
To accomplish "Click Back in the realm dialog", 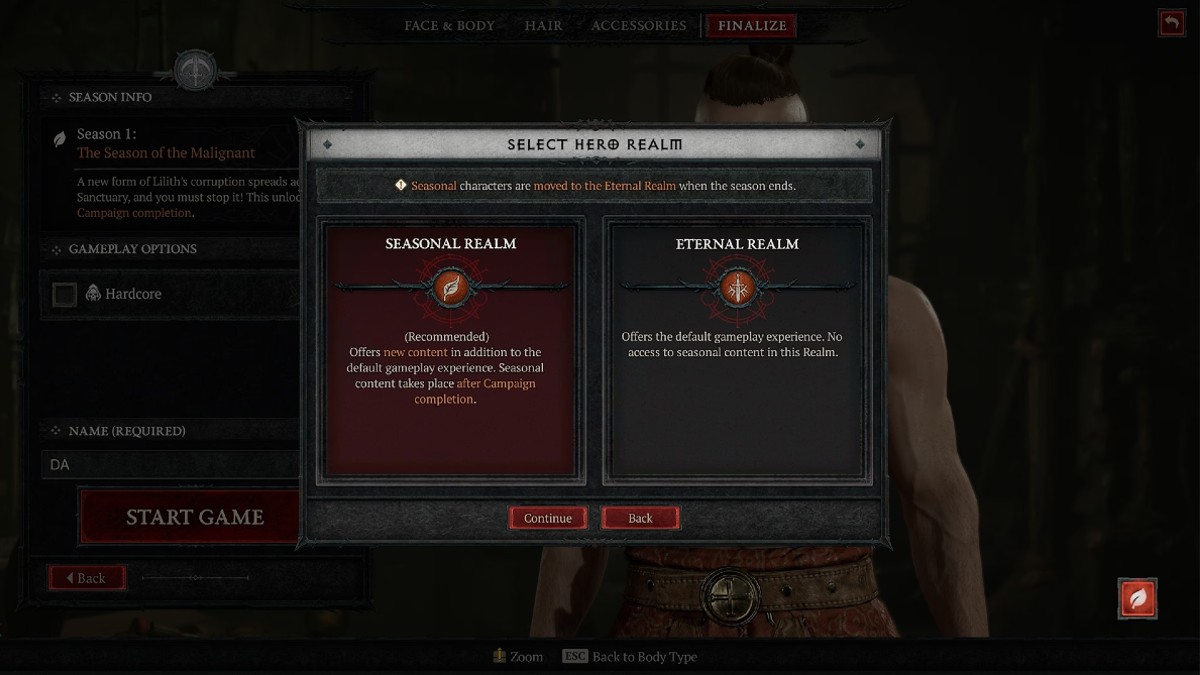I will click(640, 518).
